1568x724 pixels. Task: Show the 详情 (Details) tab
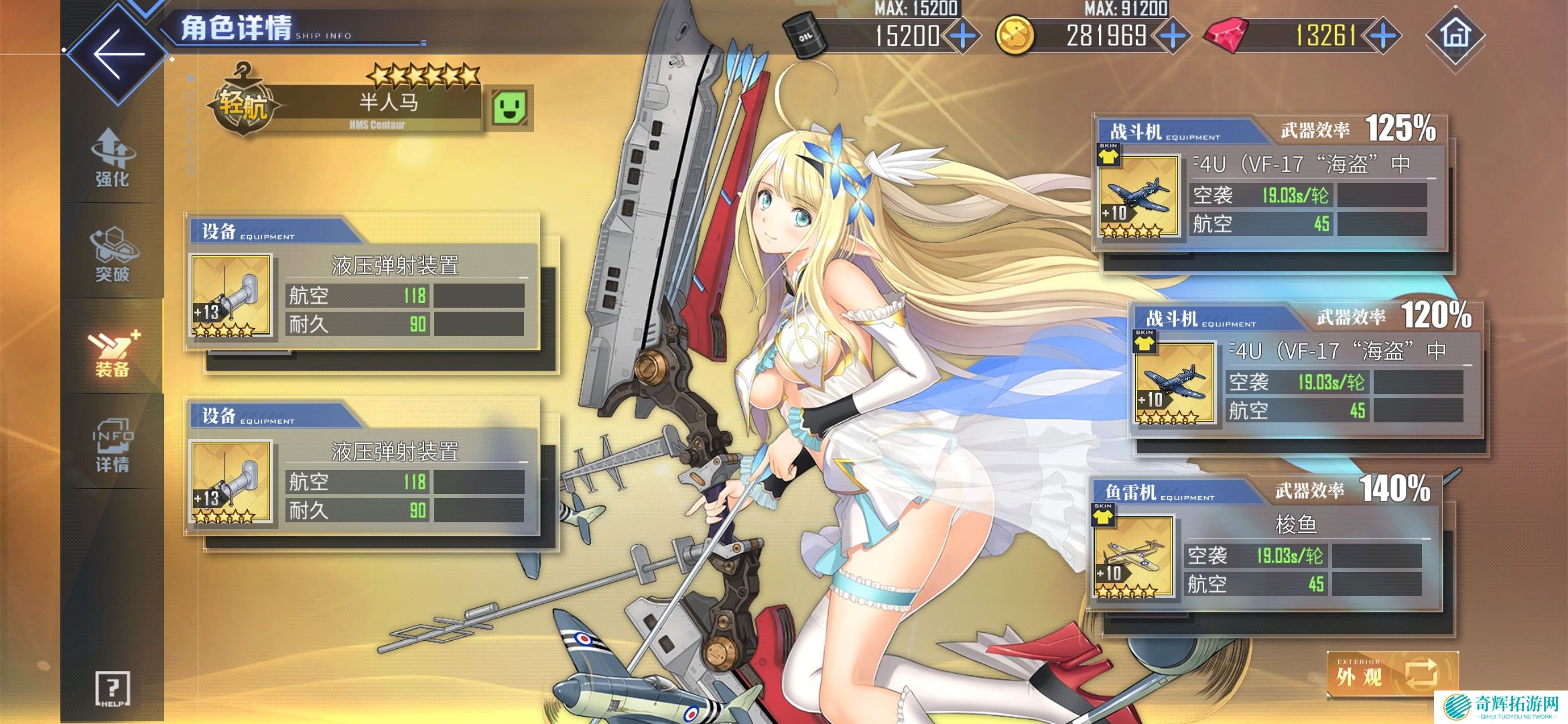112,444
